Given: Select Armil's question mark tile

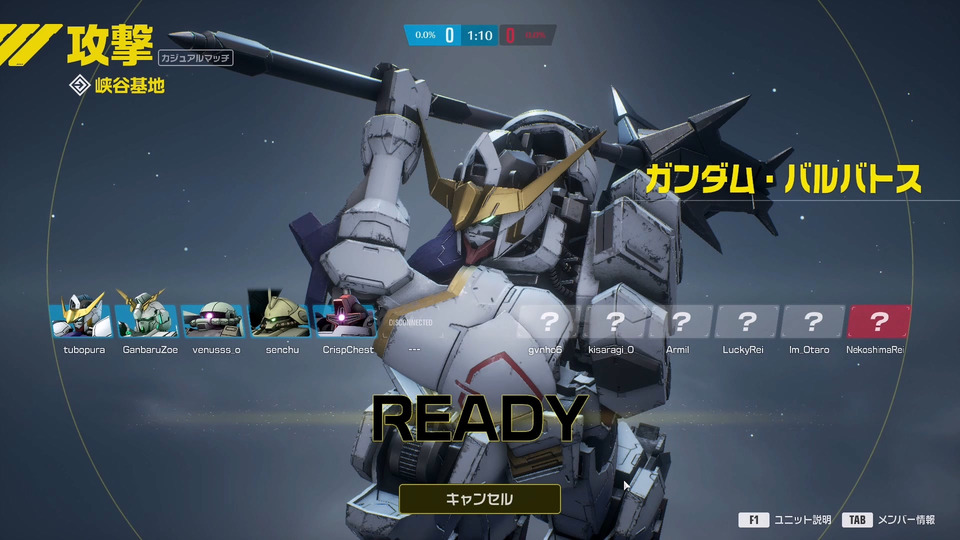Looking at the screenshot, I should [x=680, y=321].
